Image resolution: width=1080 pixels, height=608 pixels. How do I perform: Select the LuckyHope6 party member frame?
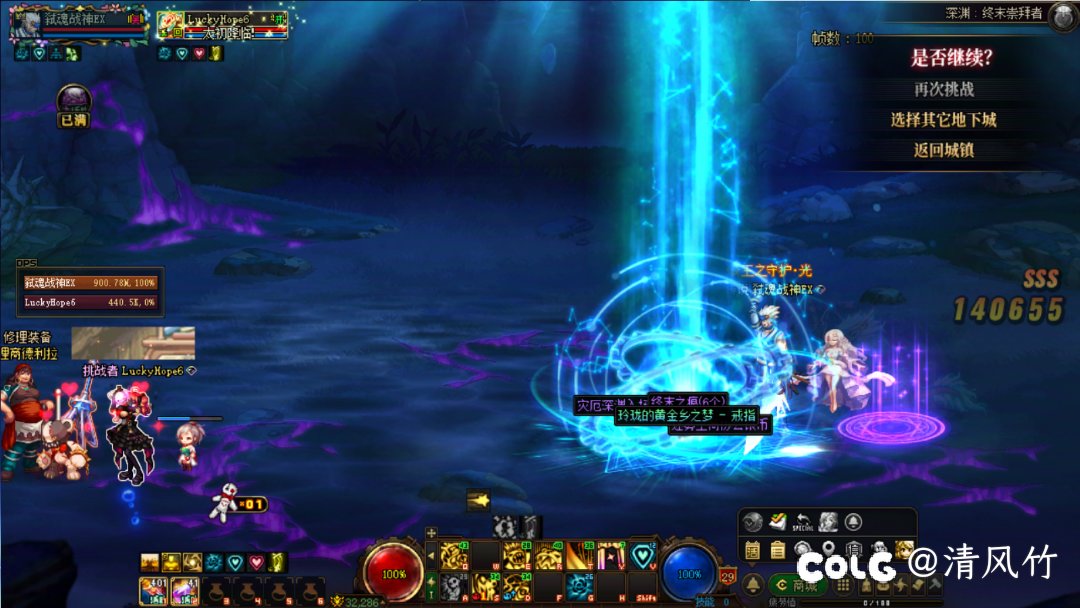pos(222,25)
